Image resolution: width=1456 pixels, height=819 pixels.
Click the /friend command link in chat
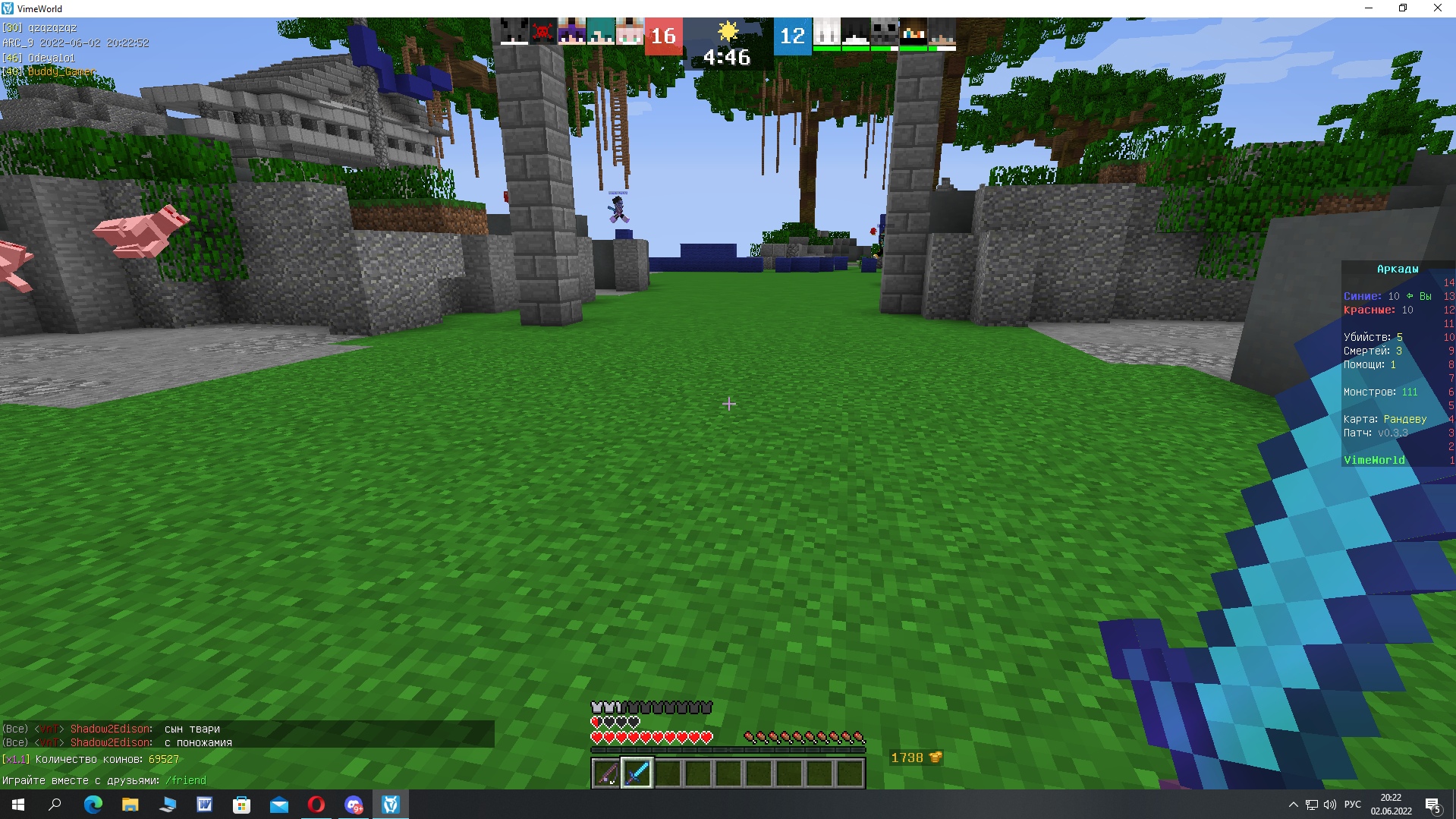[x=185, y=780]
